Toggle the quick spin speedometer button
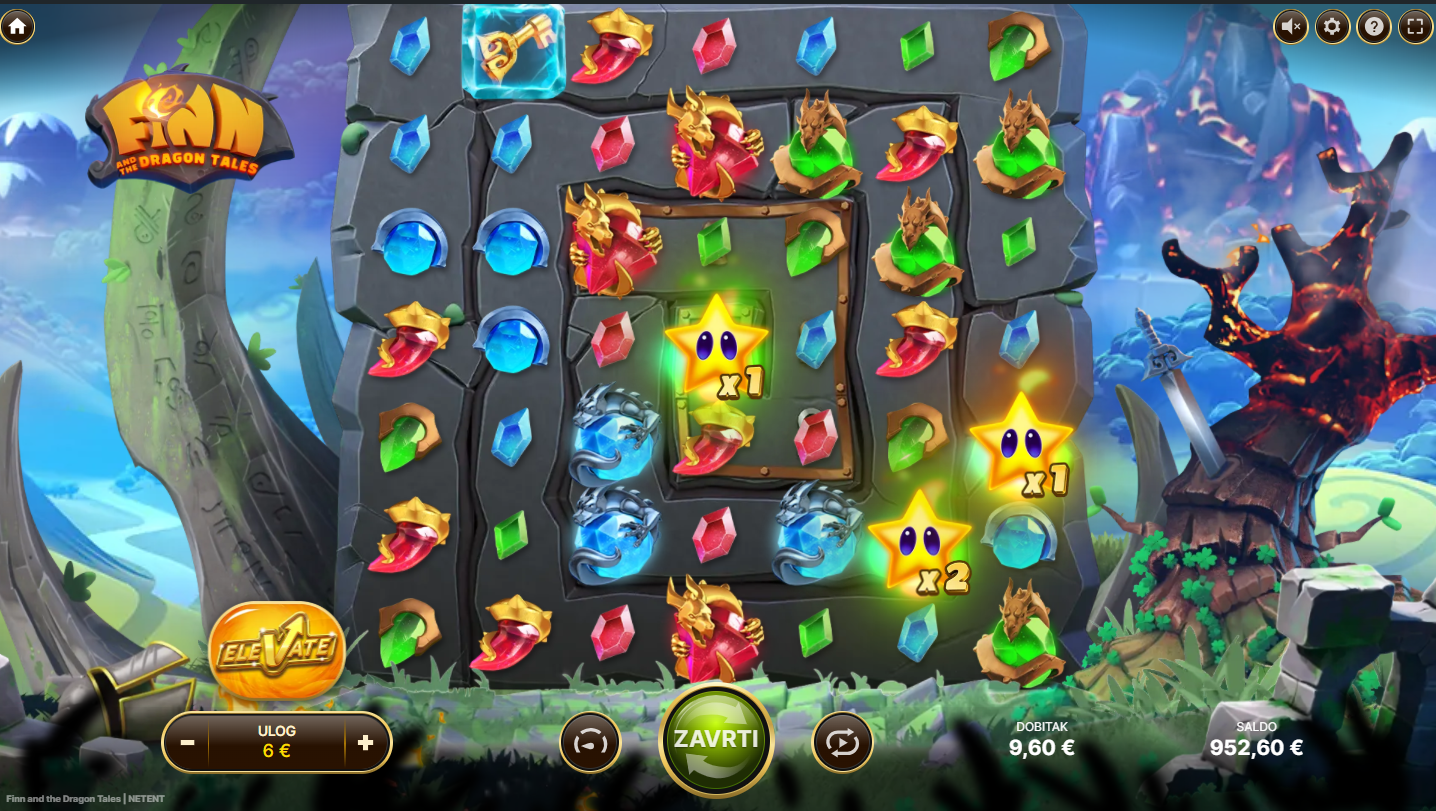 point(590,743)
